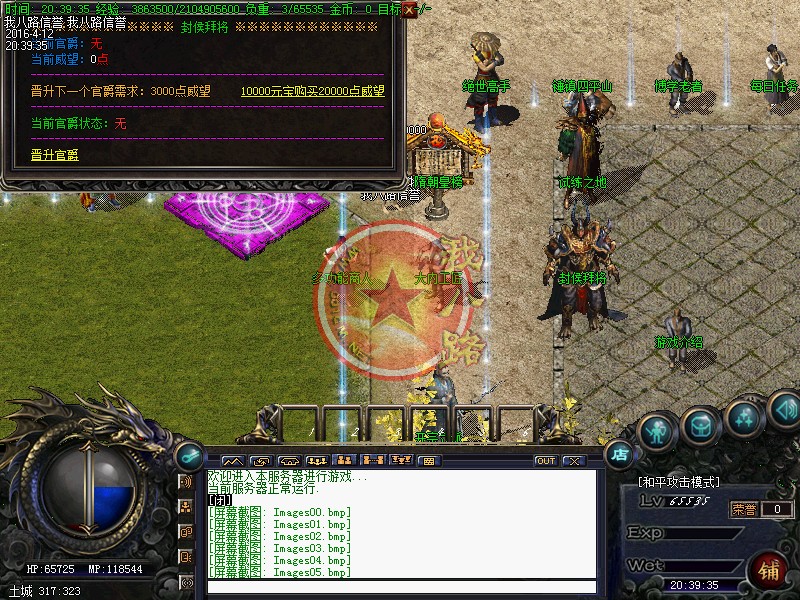
Task: Click the 荣誉 honor button
Action: click(744, 509)
